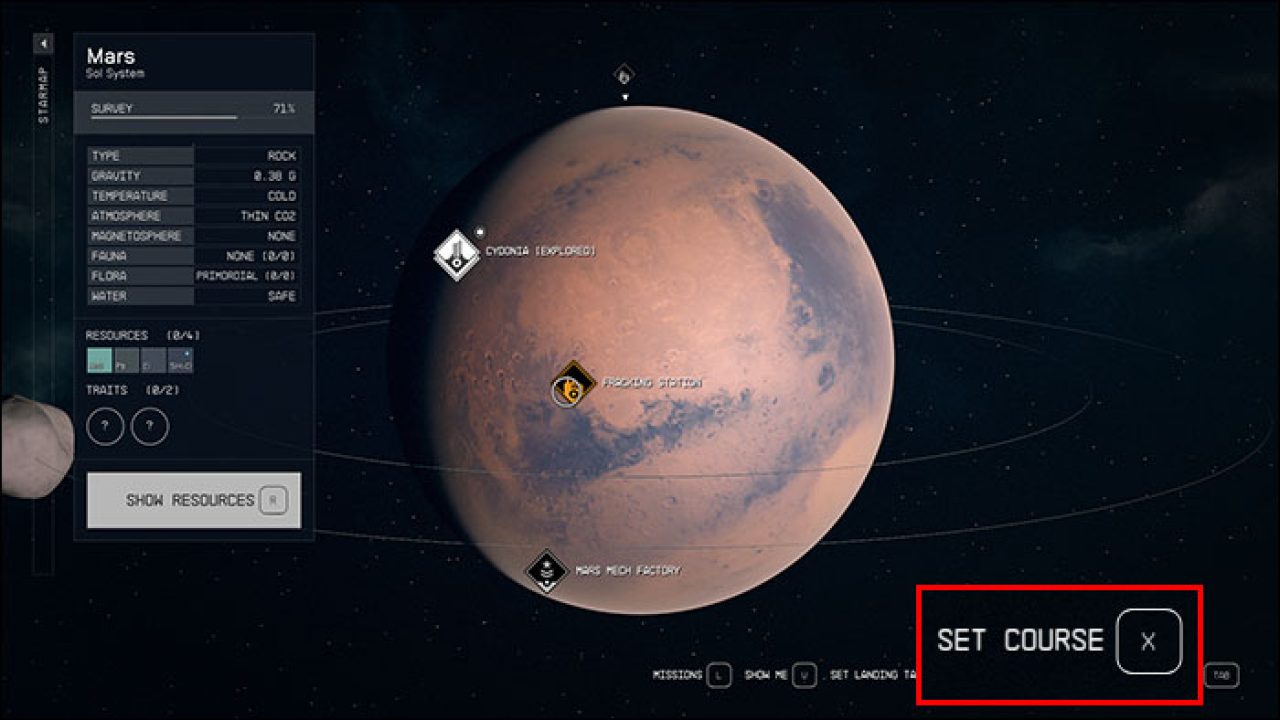Toggle the Show Me overlay
The image size is (1280, 720).
coord(803,675)
